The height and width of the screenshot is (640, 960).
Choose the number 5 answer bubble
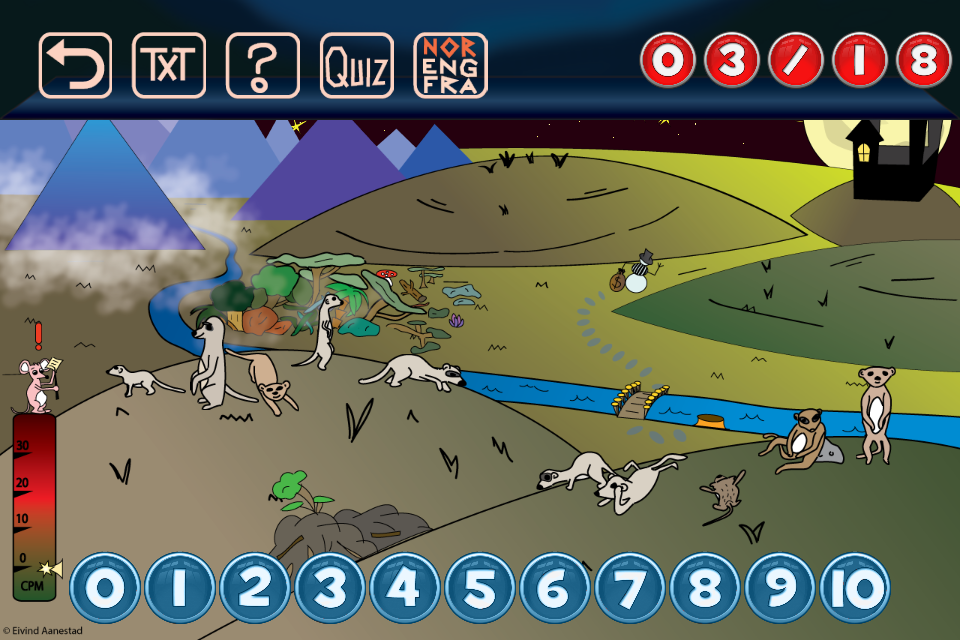479,588
